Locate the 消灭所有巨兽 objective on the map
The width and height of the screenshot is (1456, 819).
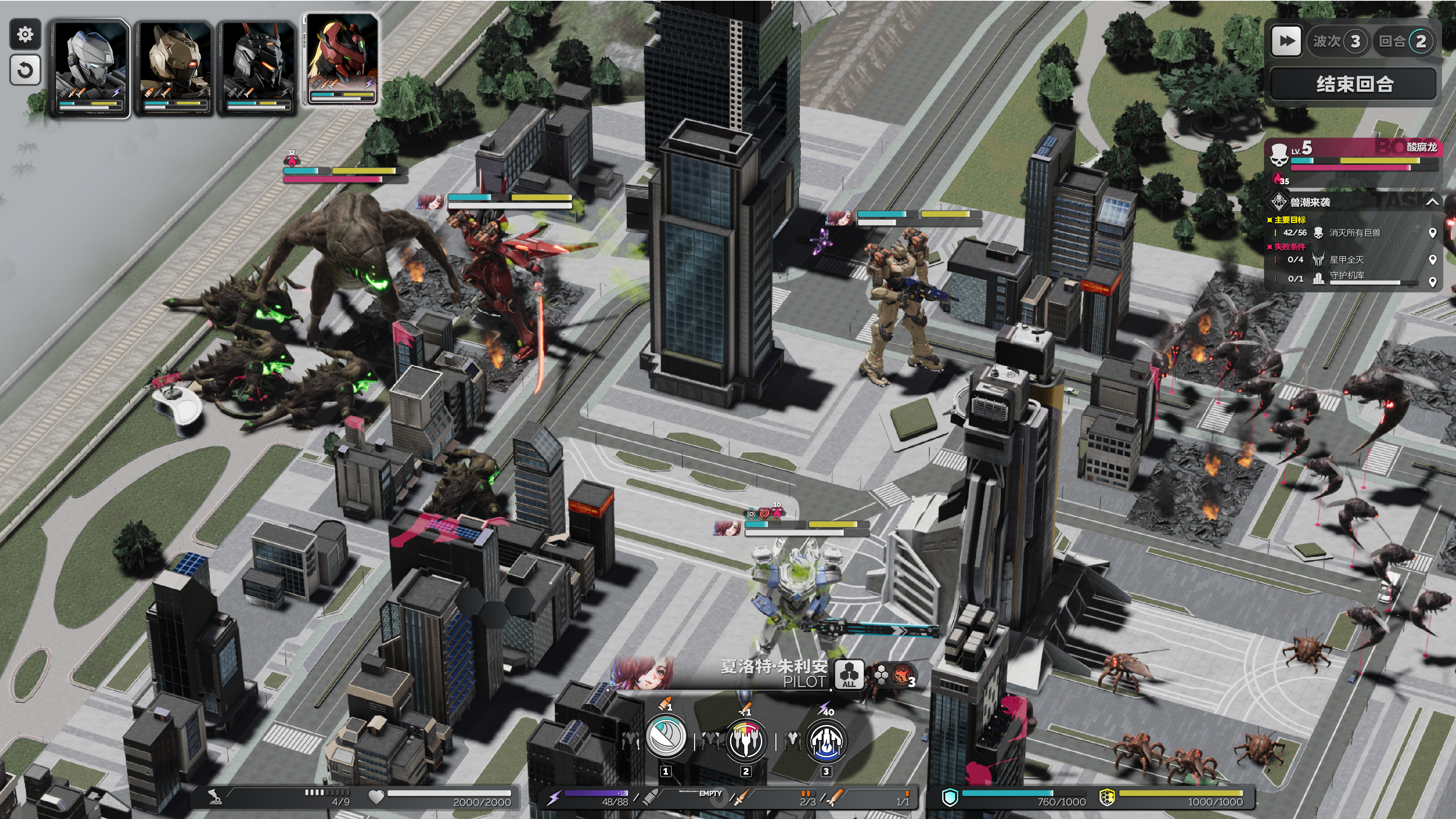[1432, 233]
